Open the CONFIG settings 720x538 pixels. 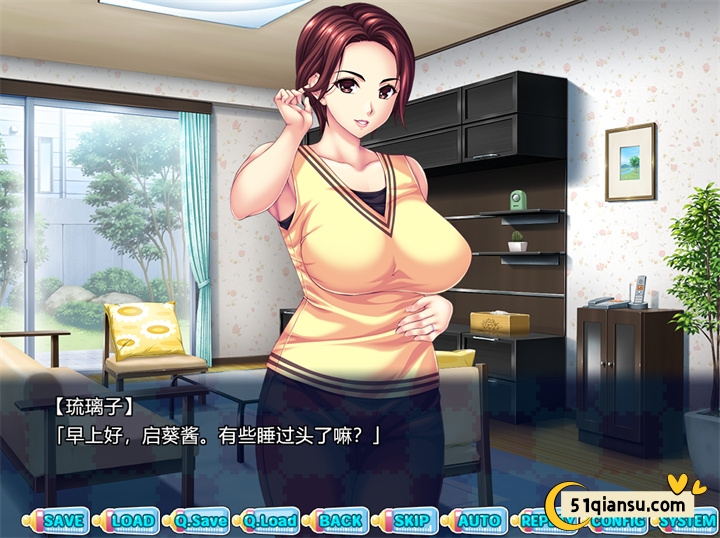coord(615,522)
